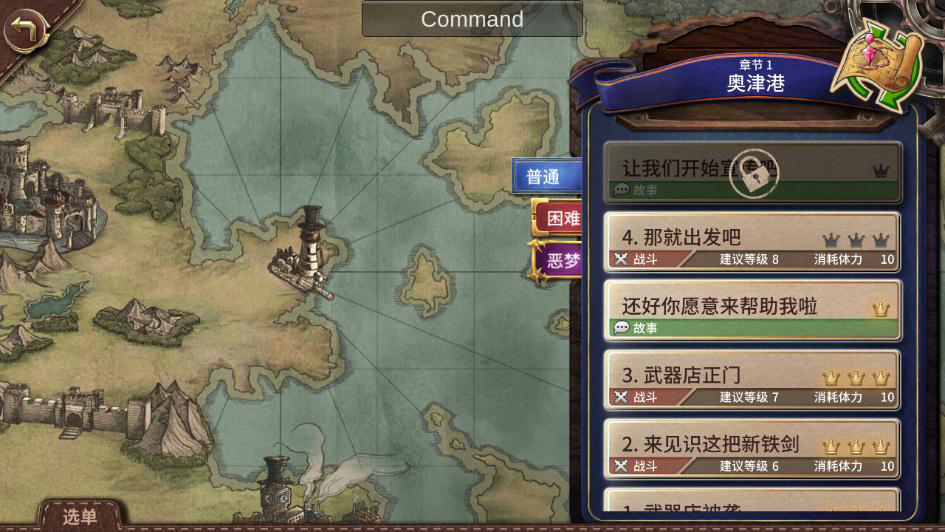Click the Command title bar
The width and height of the screenshot is (945, 532).
coord(472,19)
